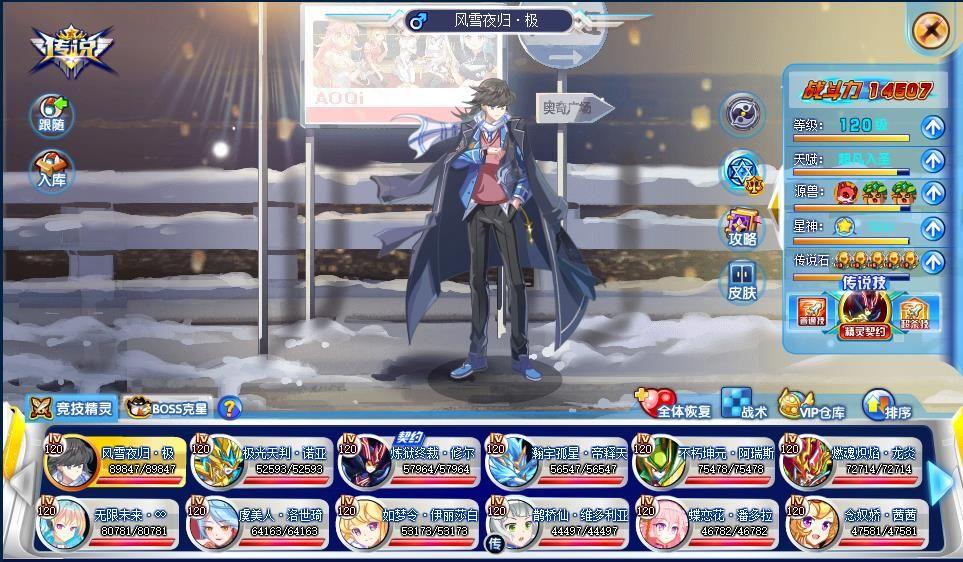The image size is (963, 562).
Task: Upgrade the 等级 level with its arrow
Action: coord(932,127)
